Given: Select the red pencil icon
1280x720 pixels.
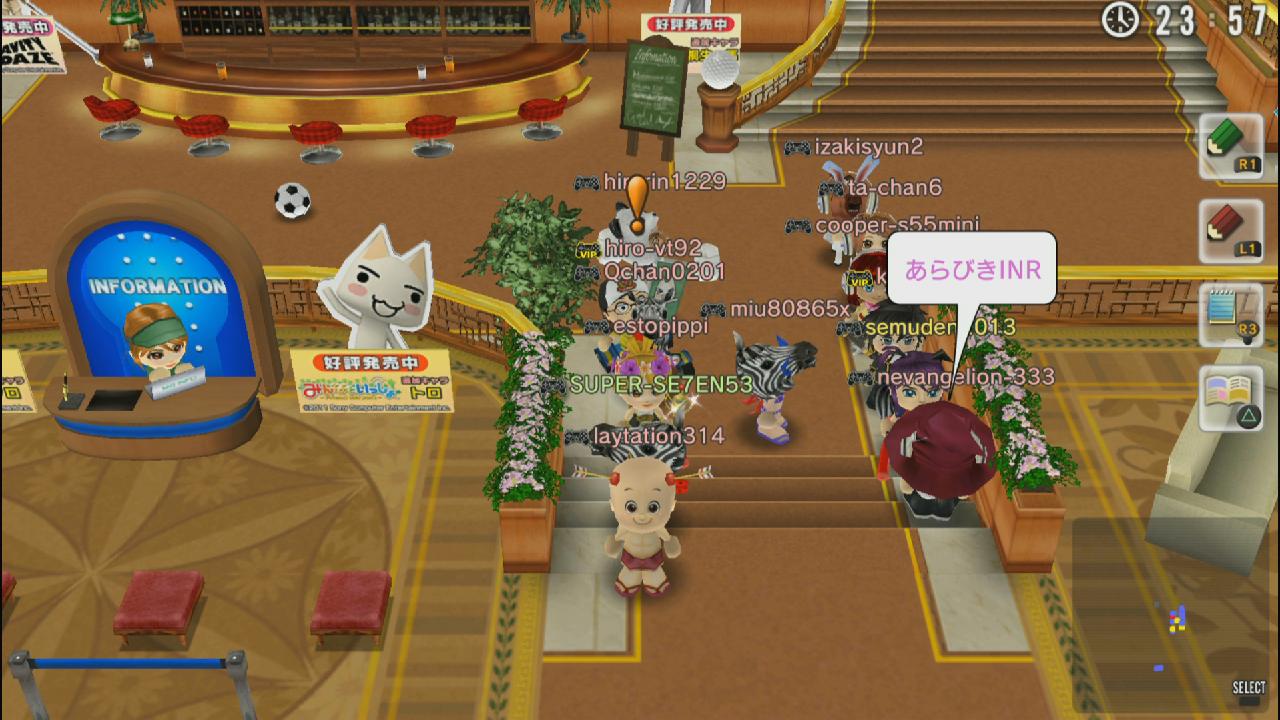Looking at the screenshot, I should [1231, 231].
